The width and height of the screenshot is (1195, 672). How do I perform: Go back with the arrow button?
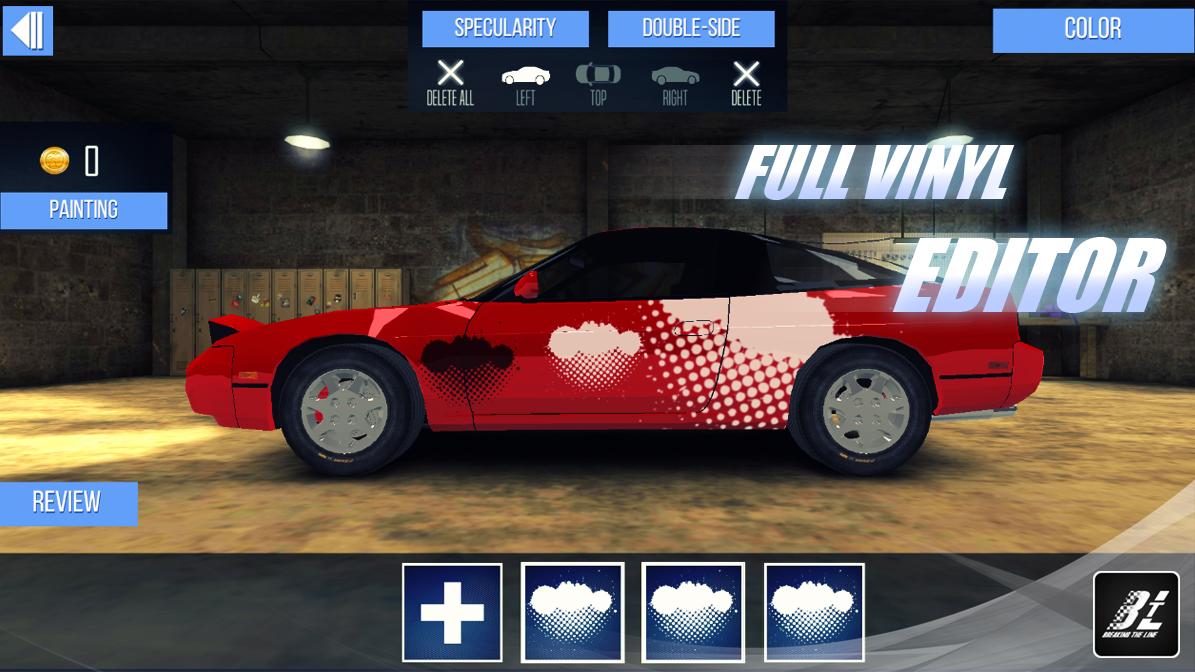(28, 31)
